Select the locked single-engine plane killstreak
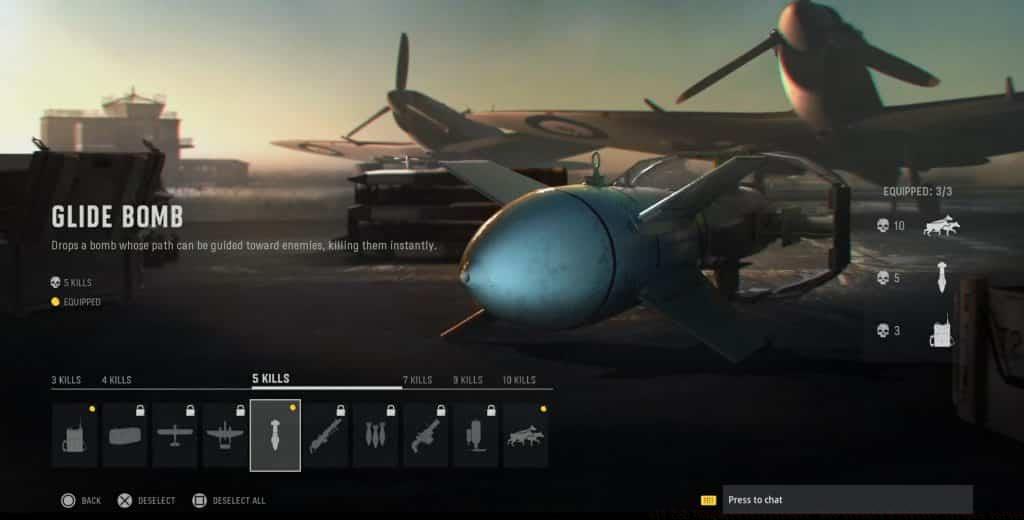The width and height of the screenshot is (1024, 520). [x=175, y=435]
